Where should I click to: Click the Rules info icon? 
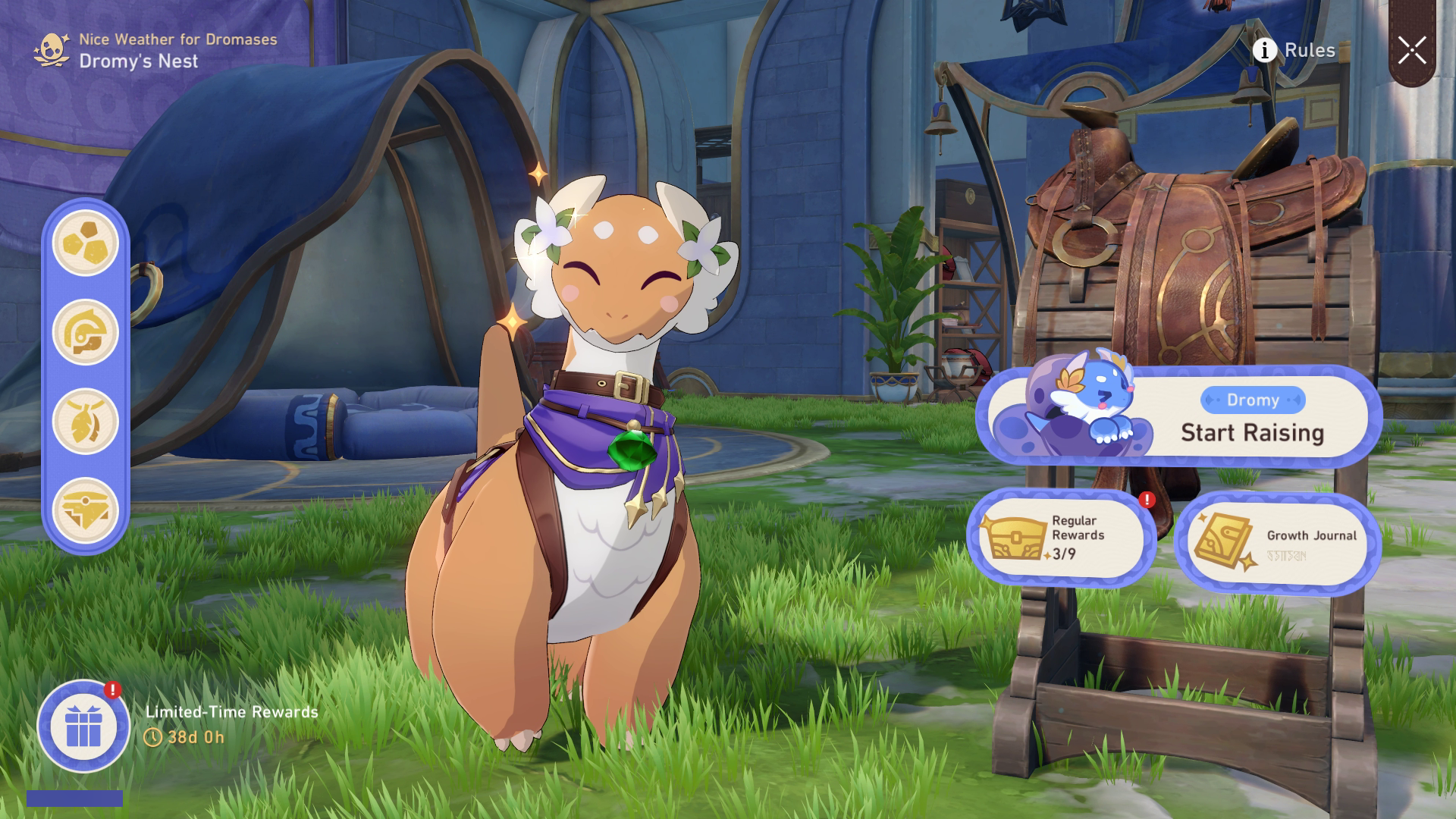tap(1263, 51)
